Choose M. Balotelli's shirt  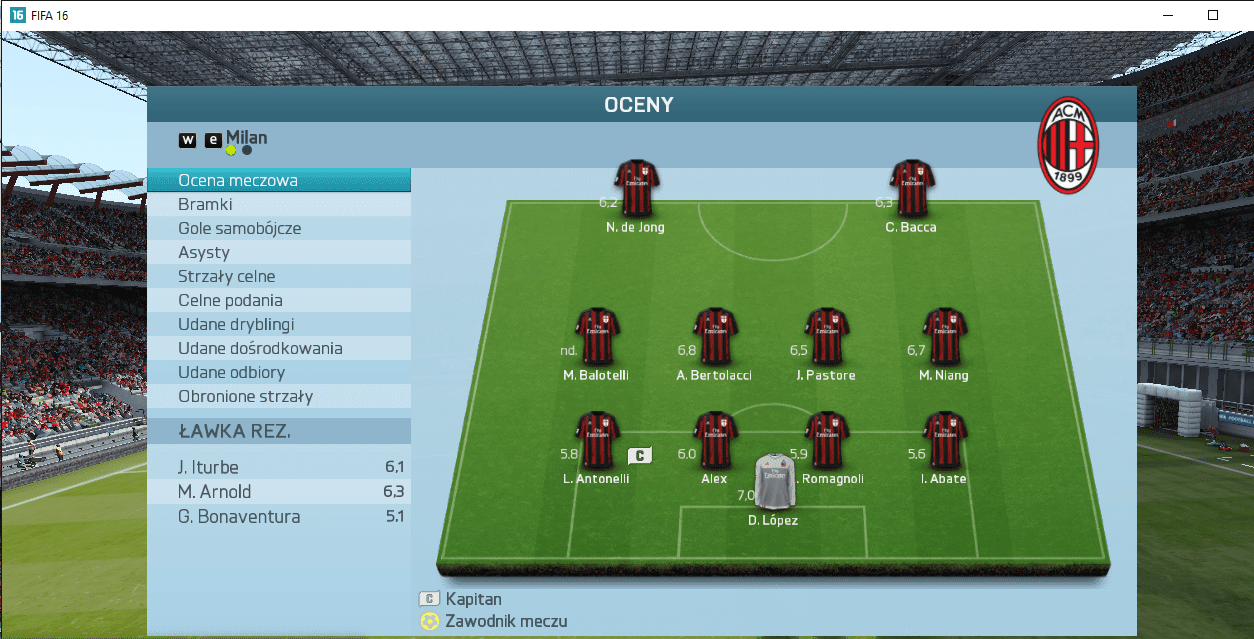[x=598, y=336]
